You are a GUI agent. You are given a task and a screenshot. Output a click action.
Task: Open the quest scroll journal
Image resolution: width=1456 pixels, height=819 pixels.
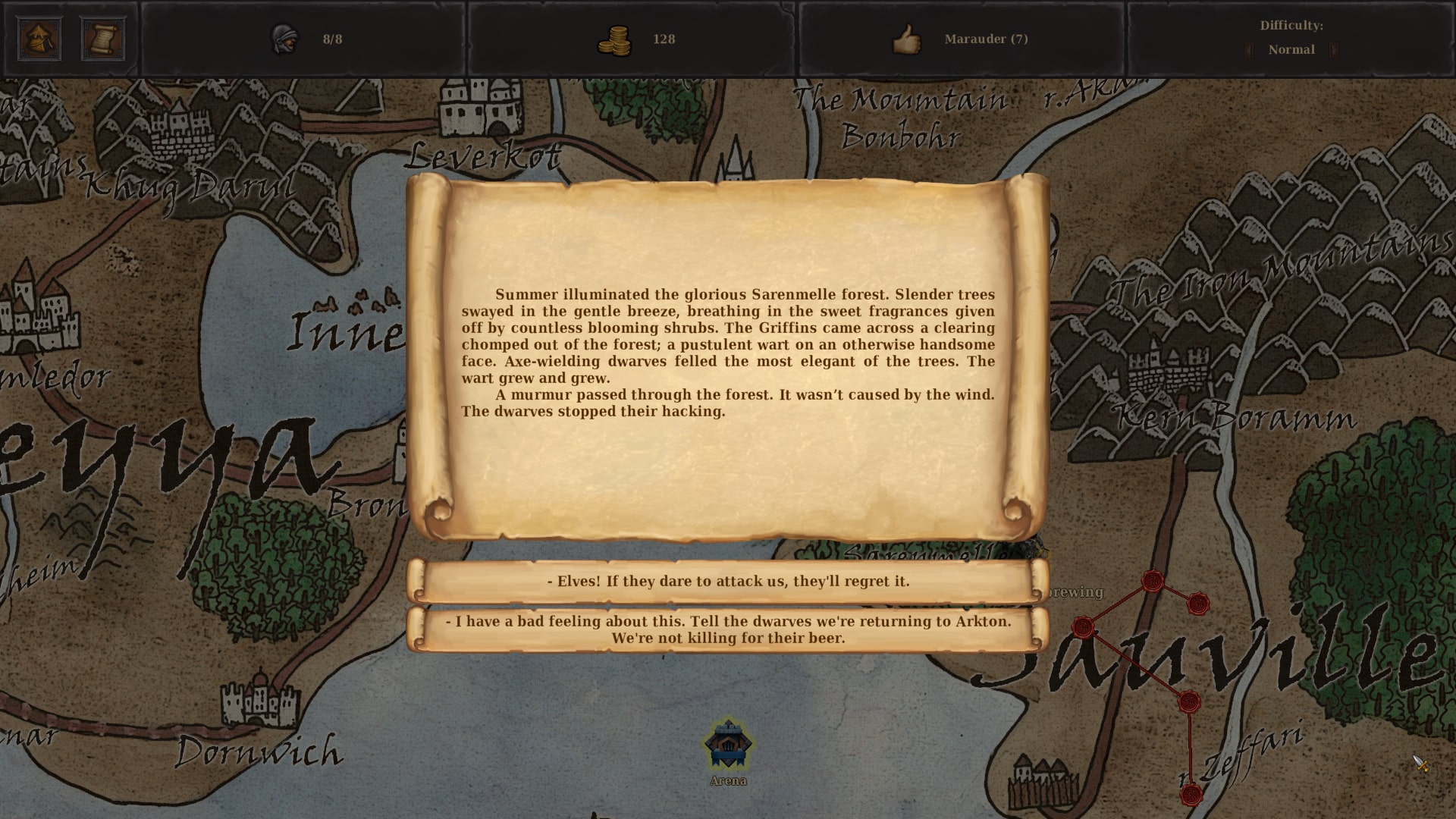(x=105, y=39)
